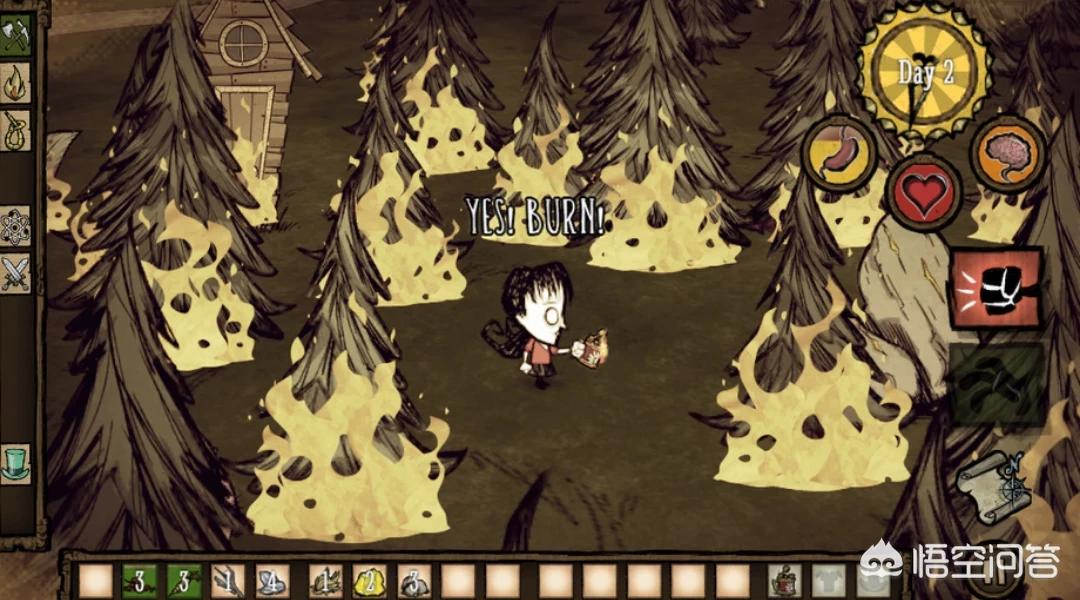Select the flint stack of four
Image resolution: width=1080 pixels, height=600 pixels.
(x=272, y=580)
